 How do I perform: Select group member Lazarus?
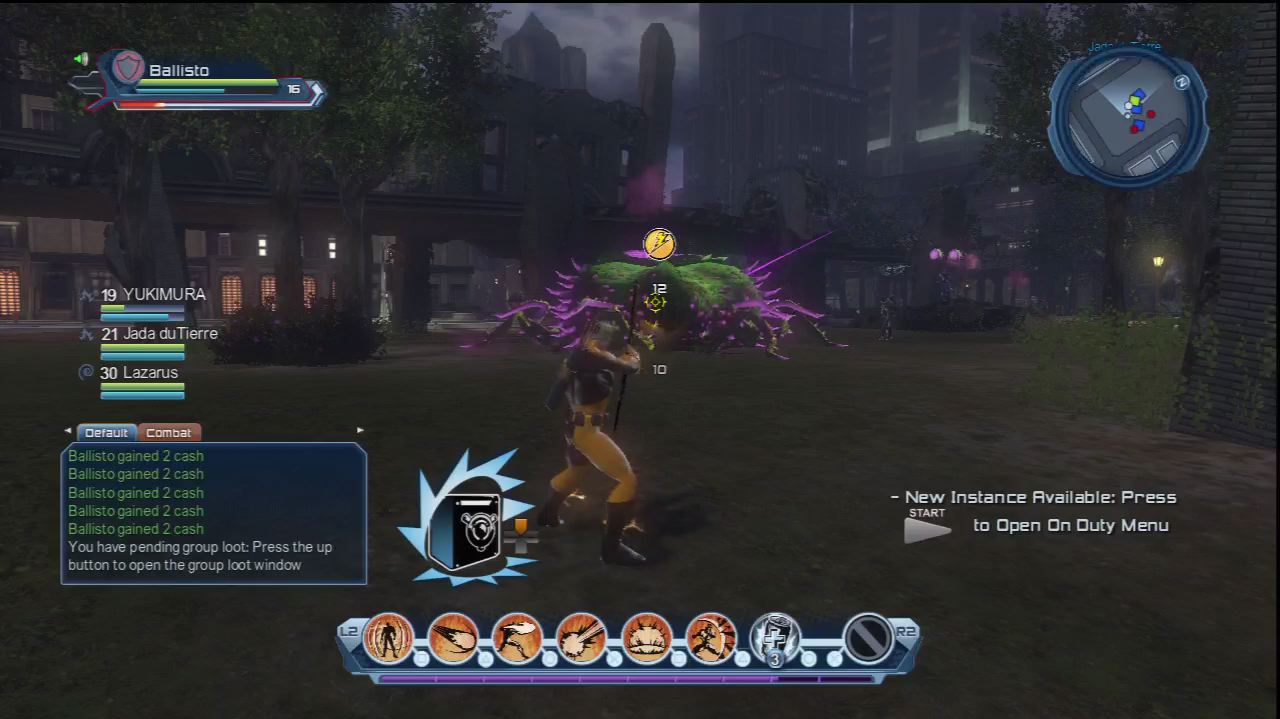(139, 373)
